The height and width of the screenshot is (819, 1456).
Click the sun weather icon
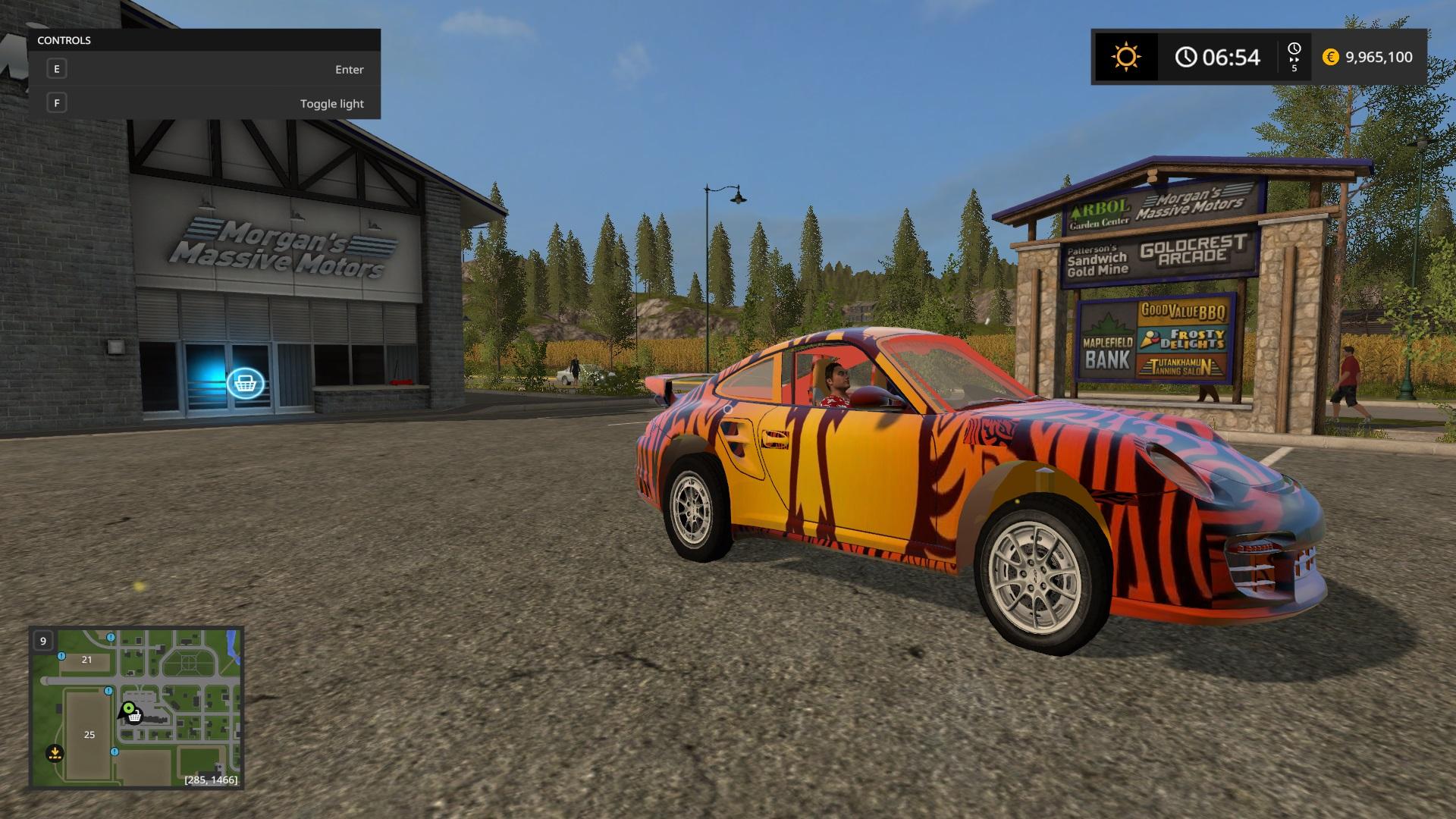[1125, 57]
